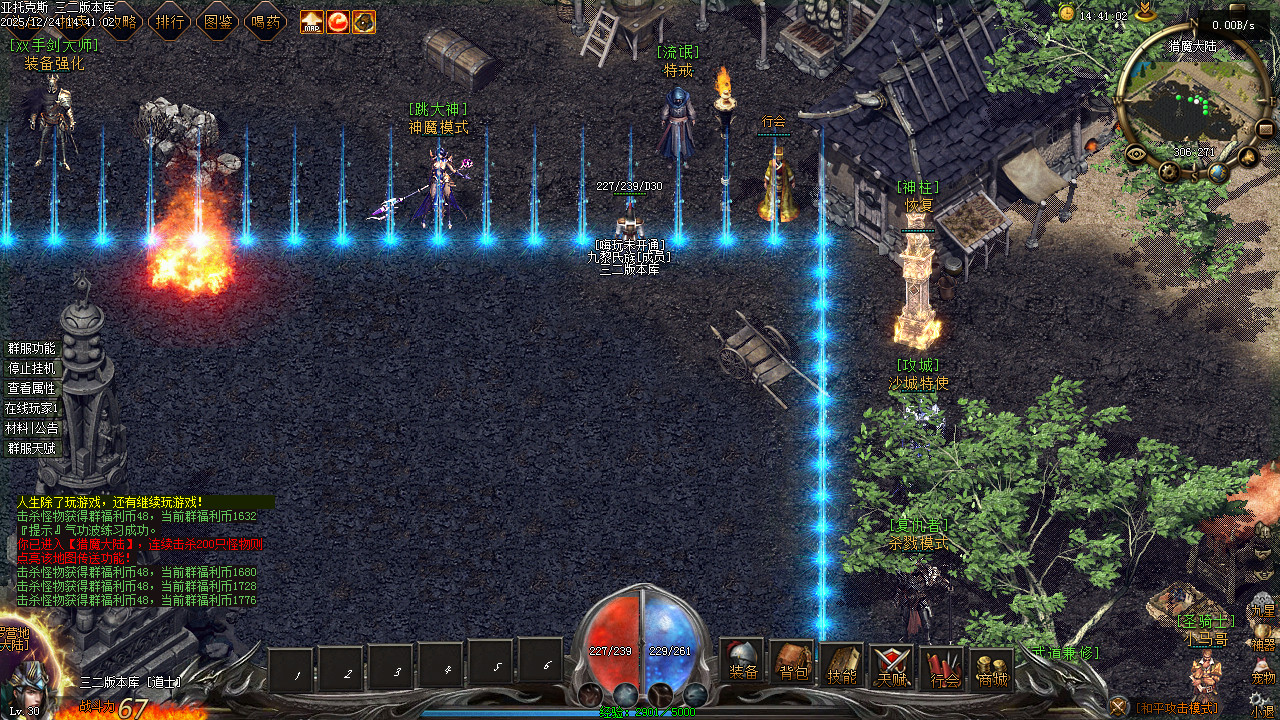Open the 背包 backpack
1280x720 pixels.
[793, 663]
